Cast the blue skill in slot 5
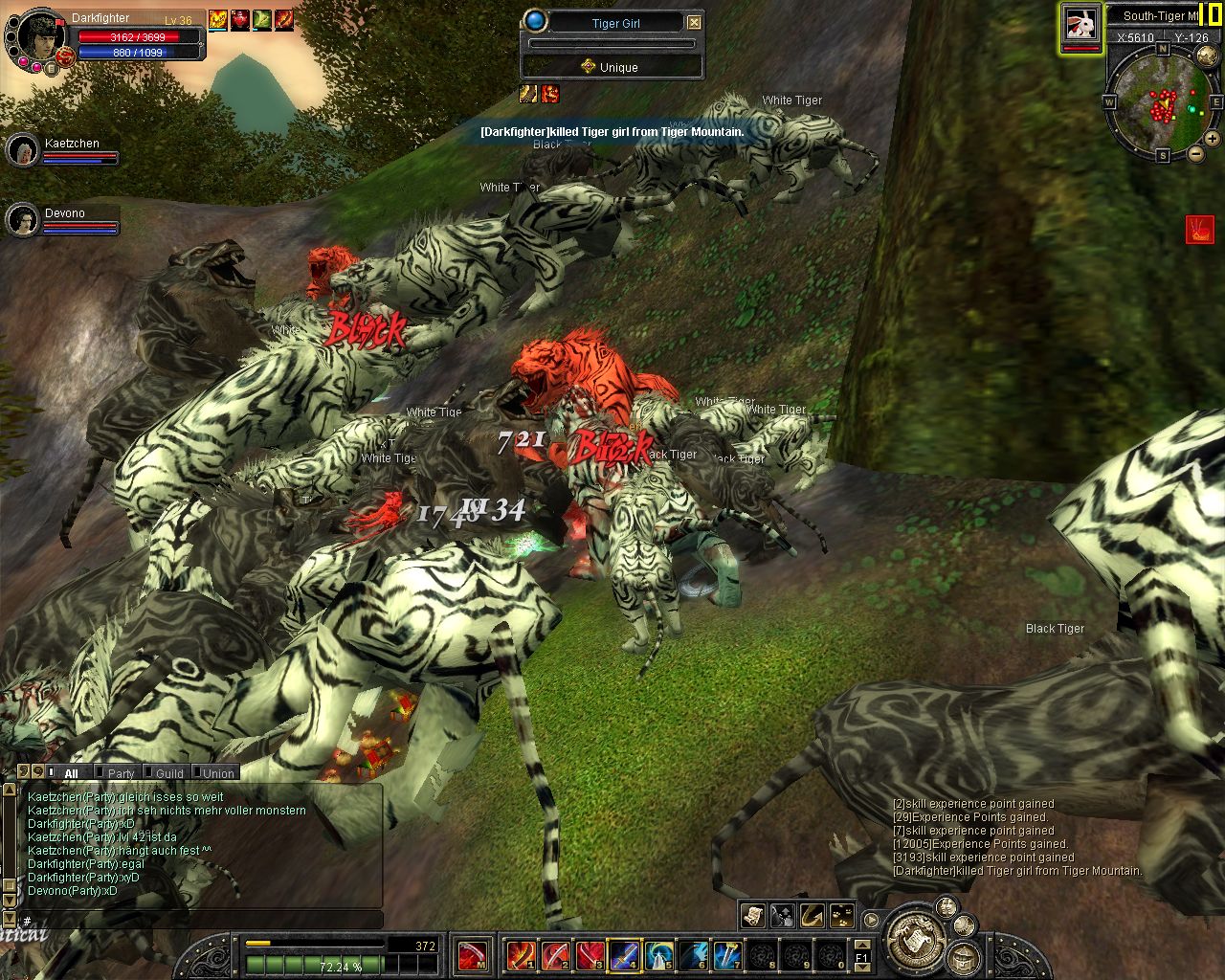This screenshot has height=980, width=1225. coord(659,954)
